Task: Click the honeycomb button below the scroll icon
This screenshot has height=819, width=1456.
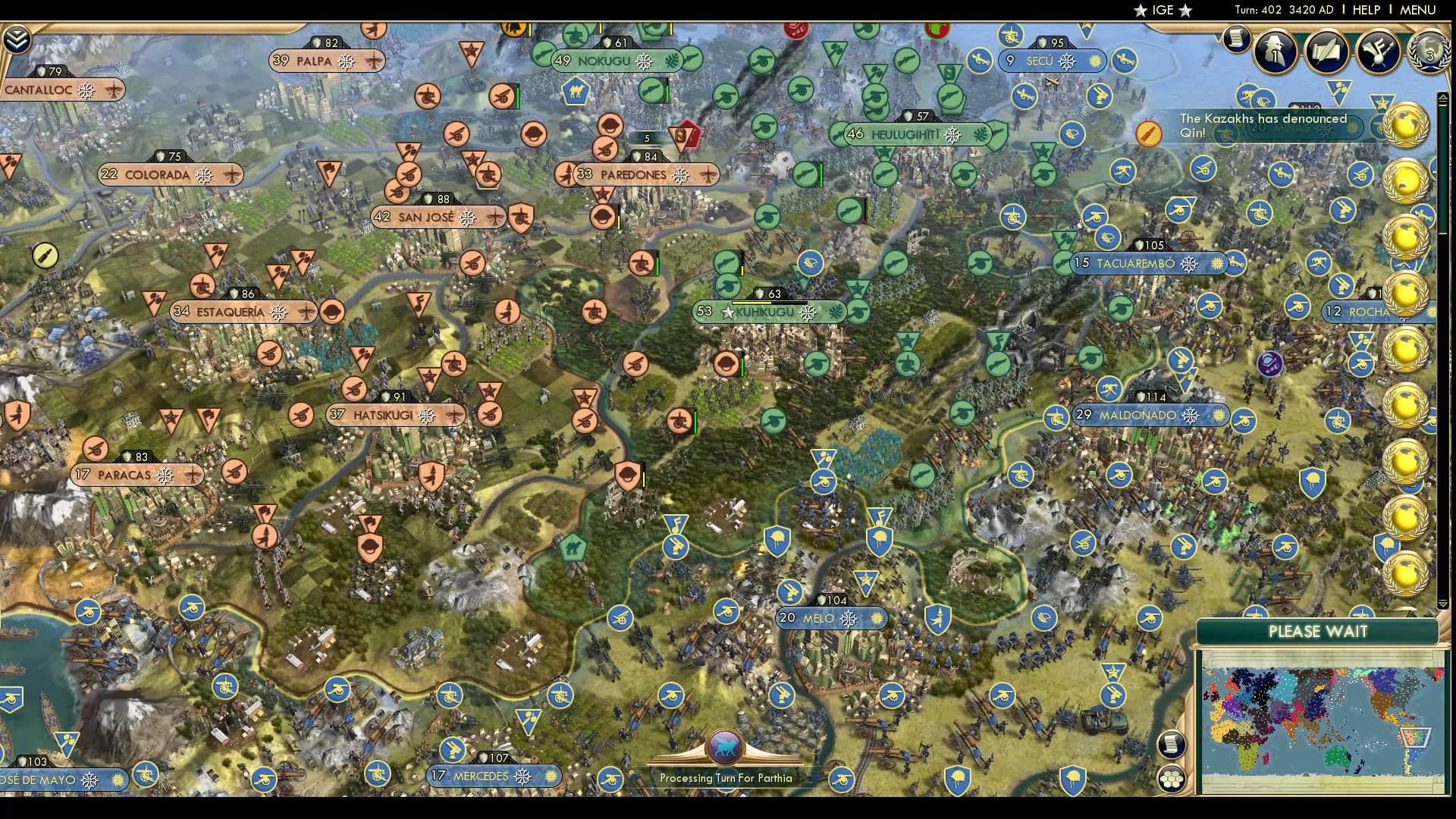Action: 1170,780
